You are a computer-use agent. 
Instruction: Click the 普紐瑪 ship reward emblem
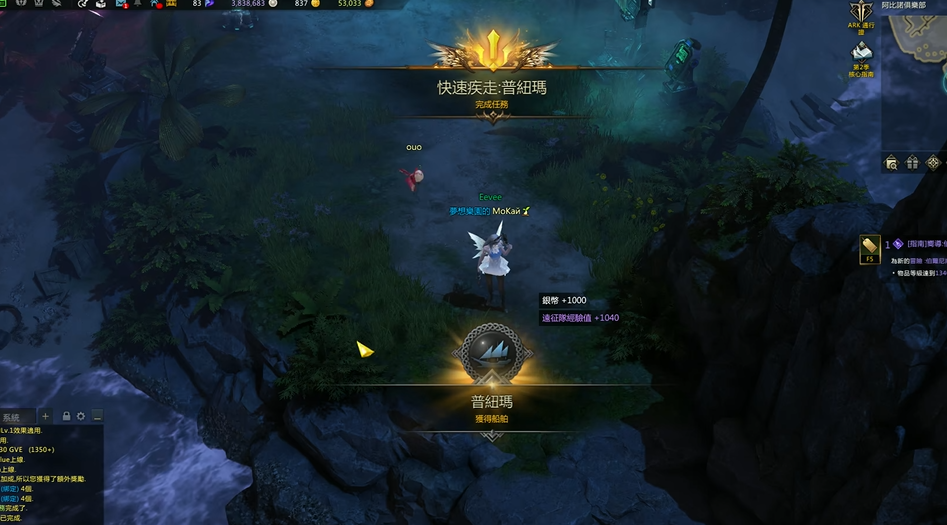point(491,354)
